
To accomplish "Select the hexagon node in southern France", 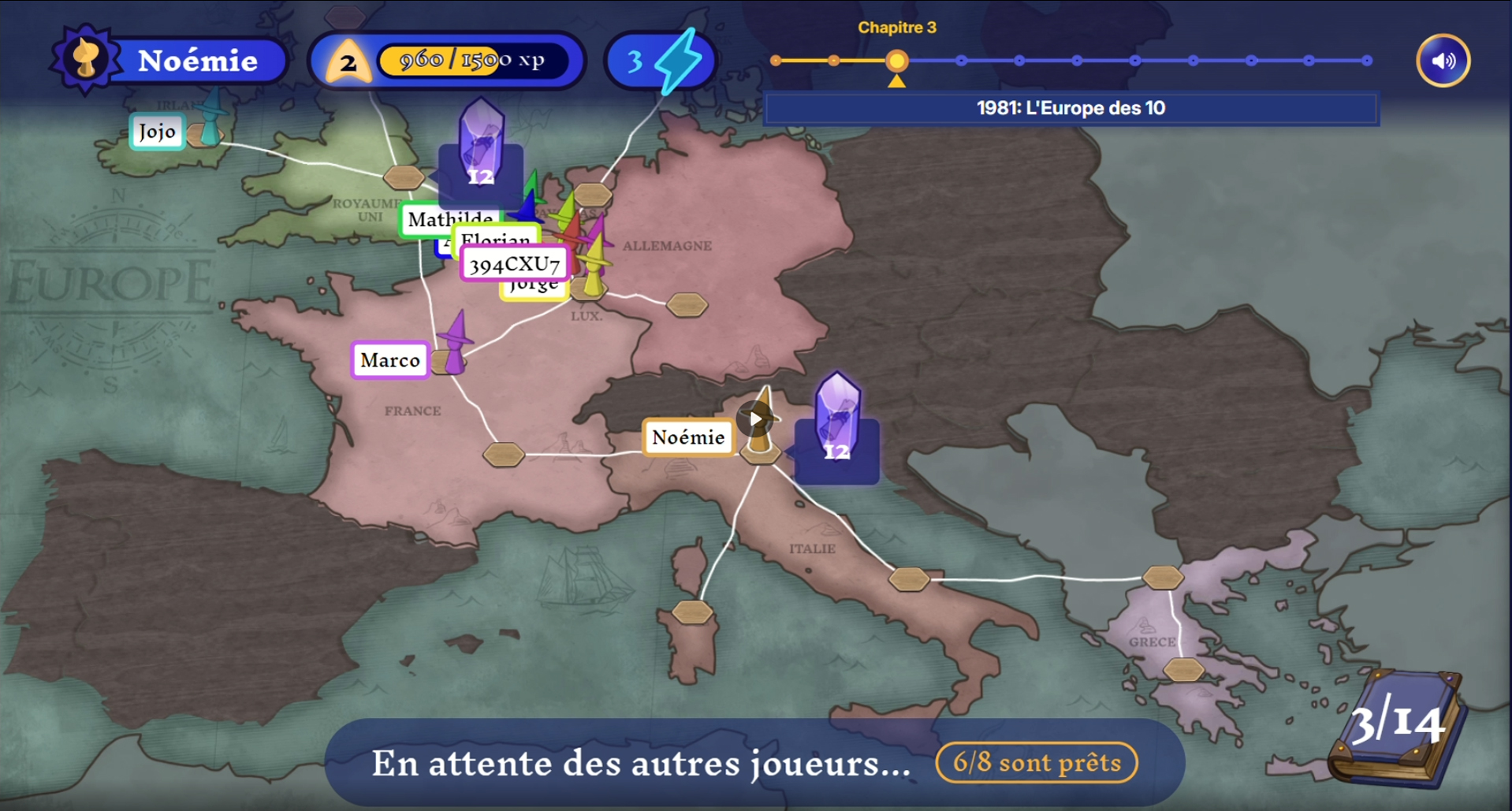I will click(503, 454).
